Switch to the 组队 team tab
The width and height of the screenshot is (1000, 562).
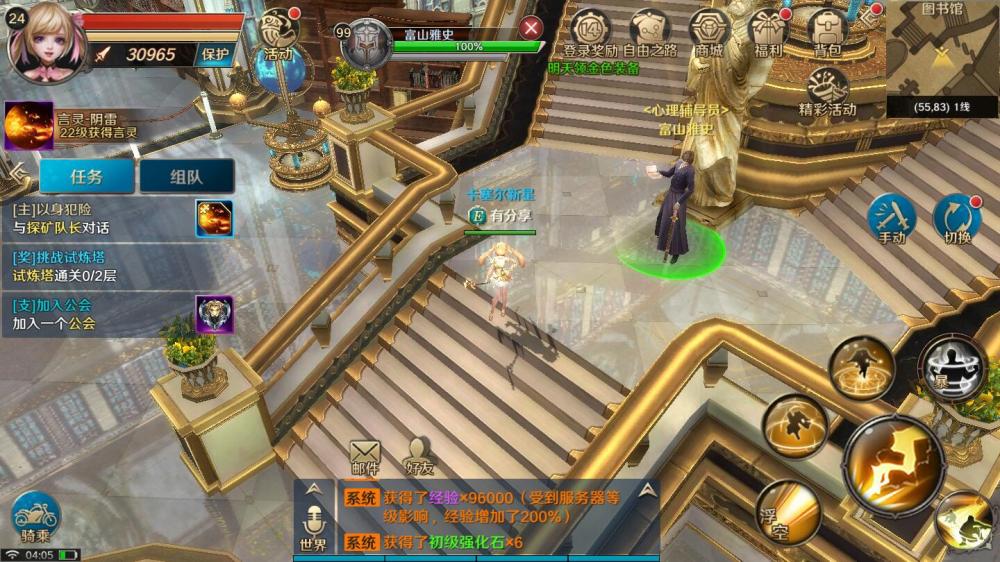186,176
